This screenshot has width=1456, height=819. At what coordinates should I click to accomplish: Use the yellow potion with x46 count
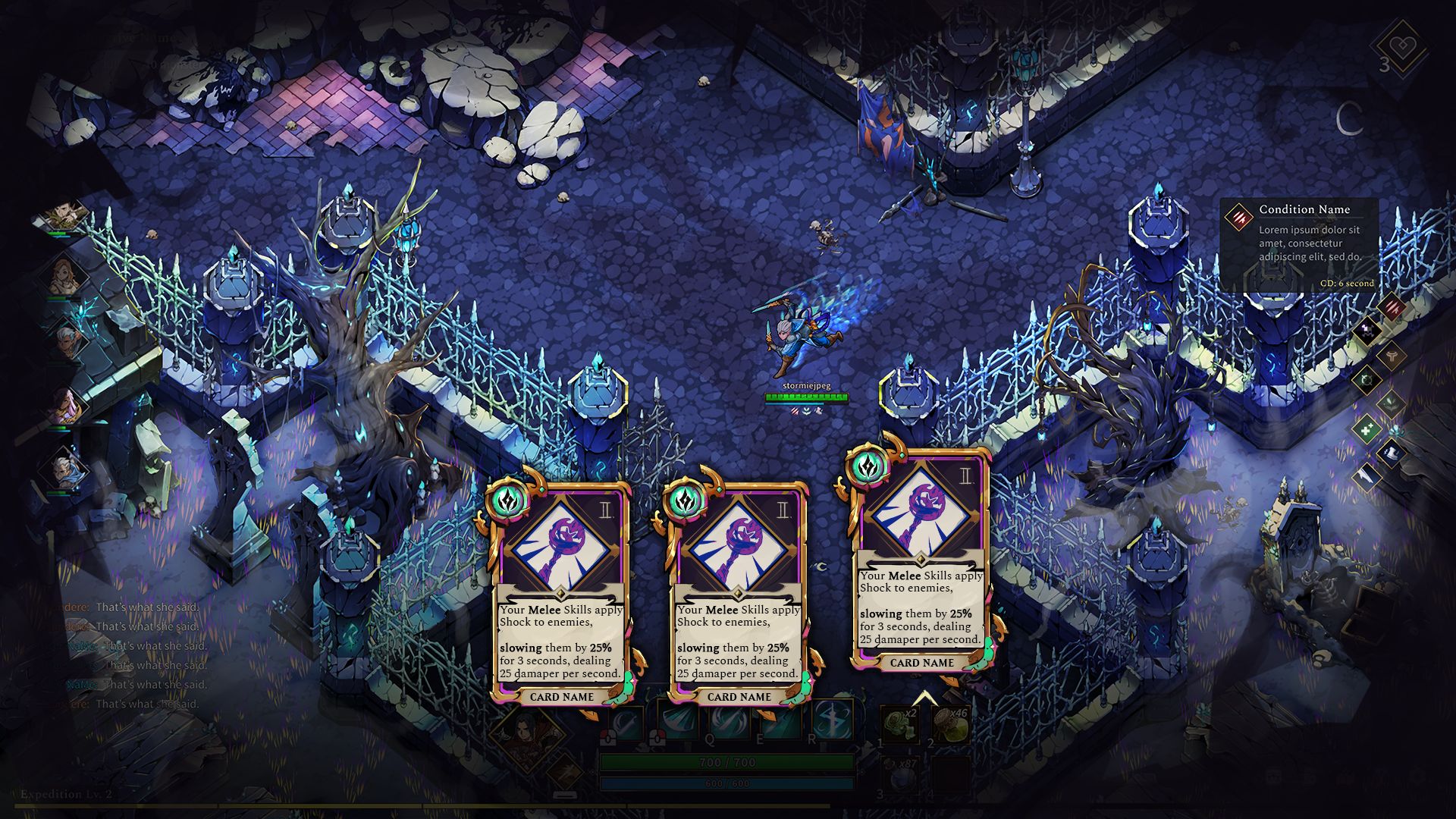click(951, 724)
